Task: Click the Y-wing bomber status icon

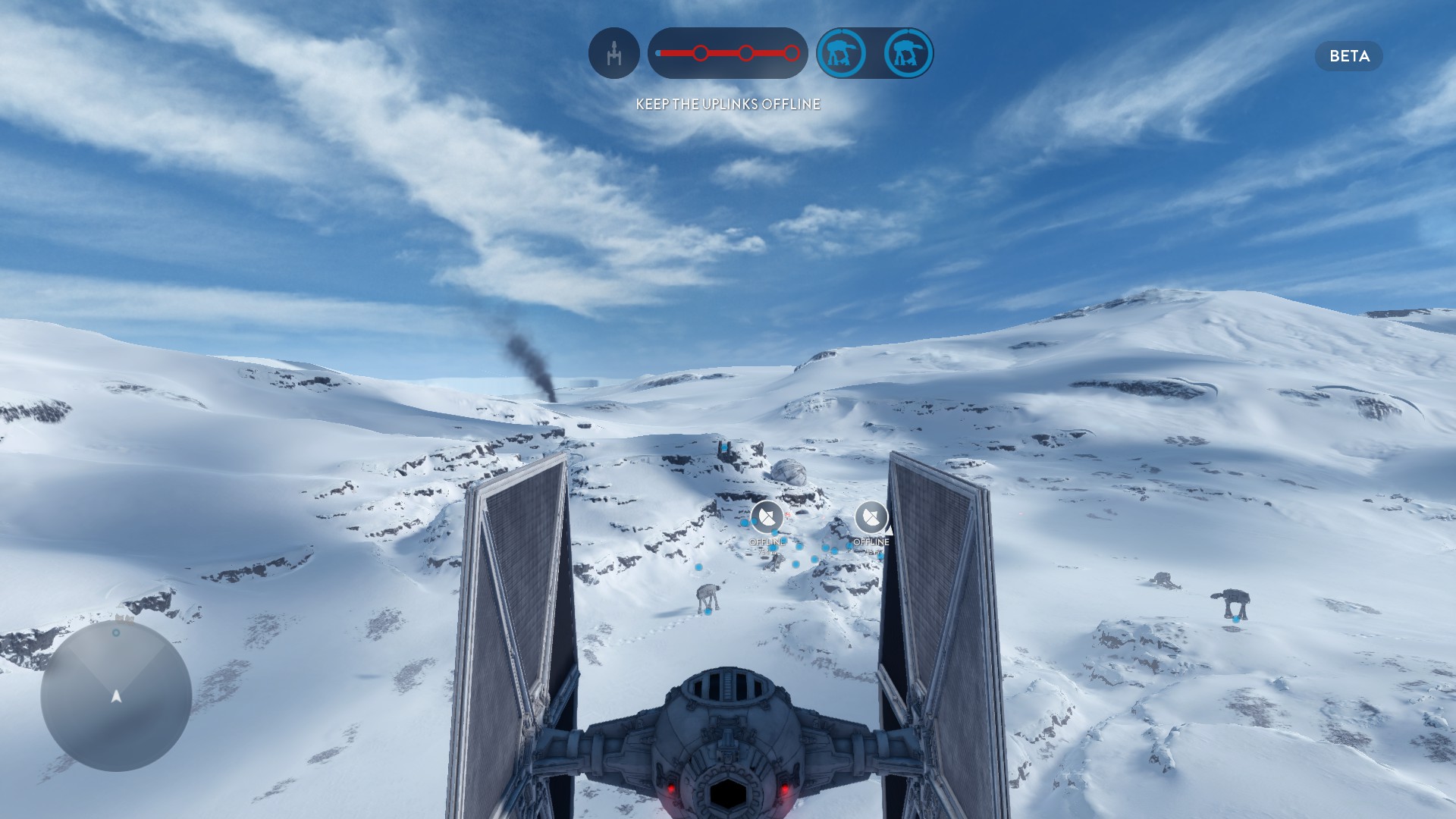Action: tap(613, 53)
